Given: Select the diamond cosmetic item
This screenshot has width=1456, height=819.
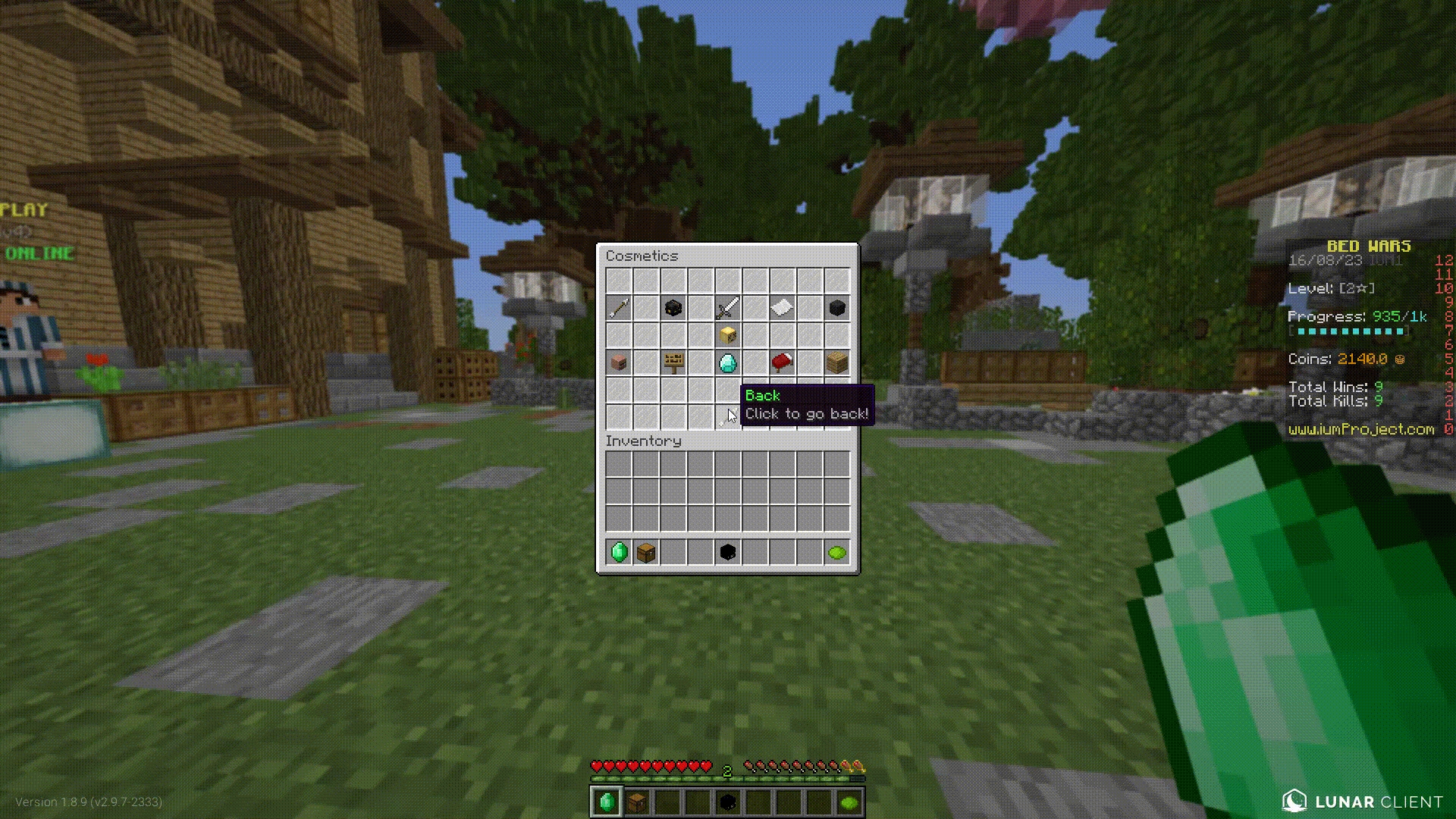Looking at the screenshot, I should (x=727, y=362).
